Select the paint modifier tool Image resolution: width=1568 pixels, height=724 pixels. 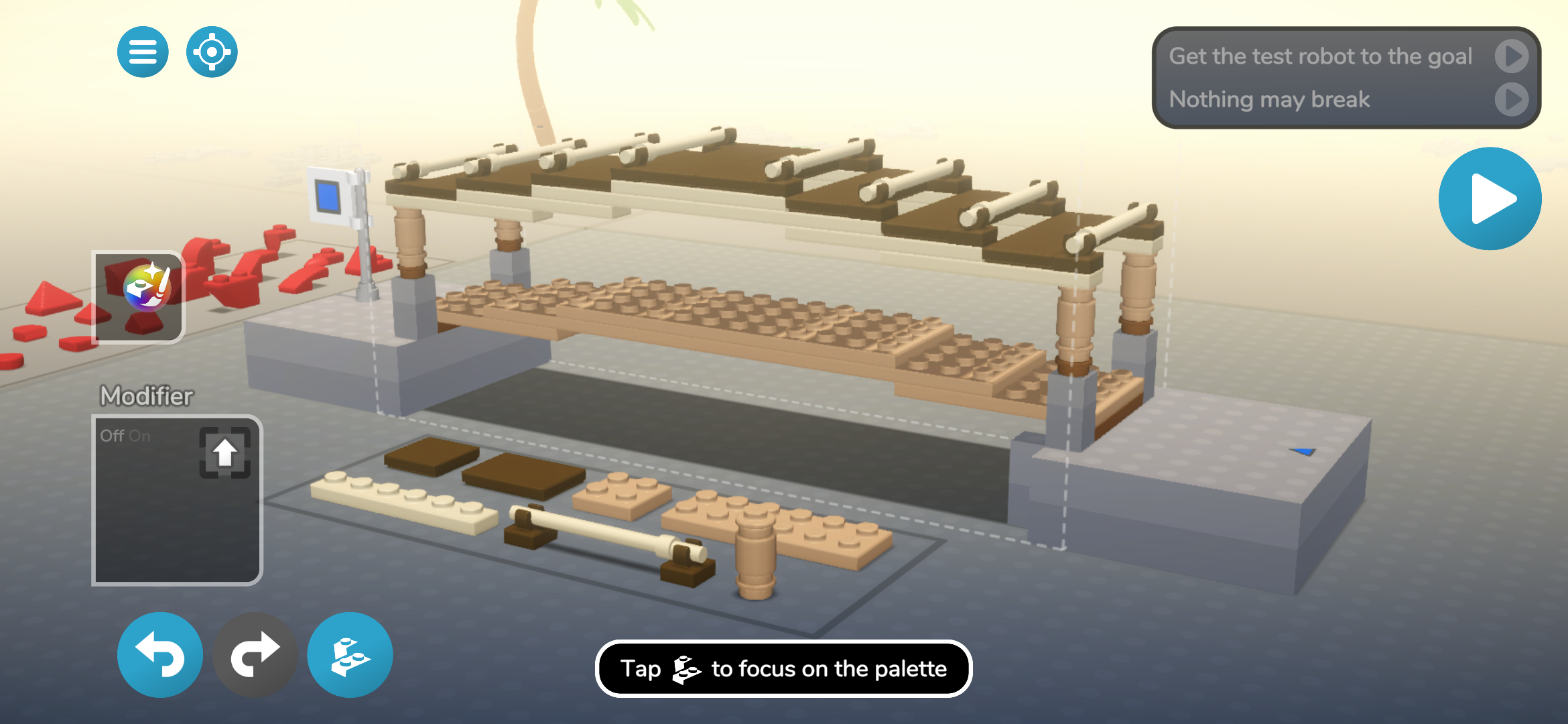[137, 295]
